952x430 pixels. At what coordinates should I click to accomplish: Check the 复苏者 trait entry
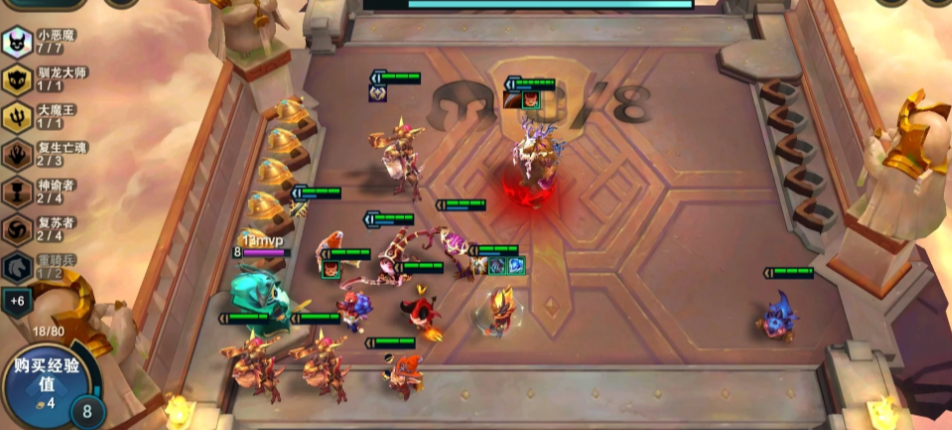[x=18, y=229]
